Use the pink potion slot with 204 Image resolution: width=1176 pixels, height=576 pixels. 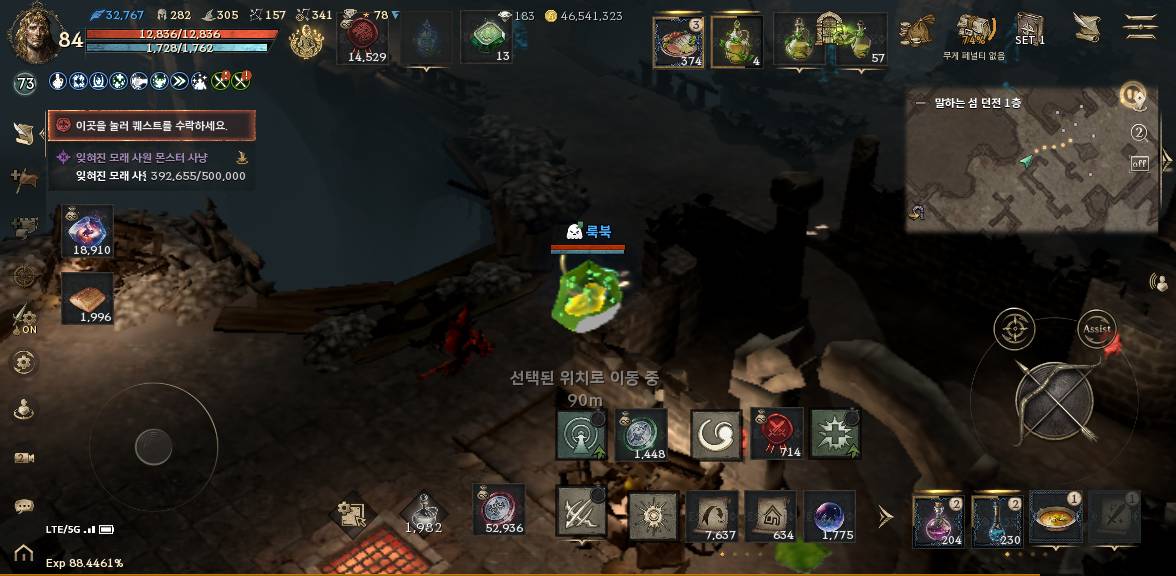click(x=938, y=520)
